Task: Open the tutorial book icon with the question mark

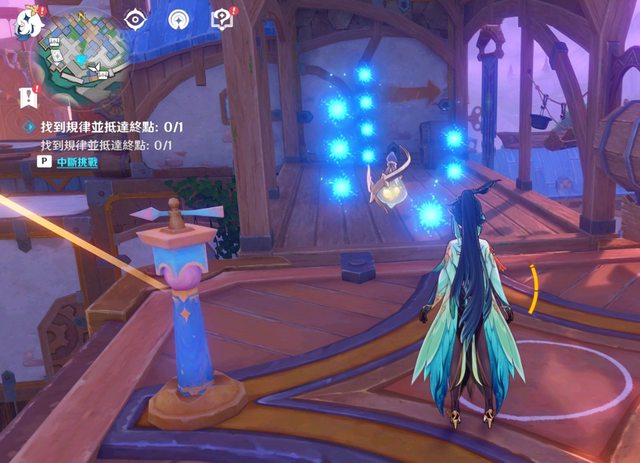Action: tap(221, 18)
